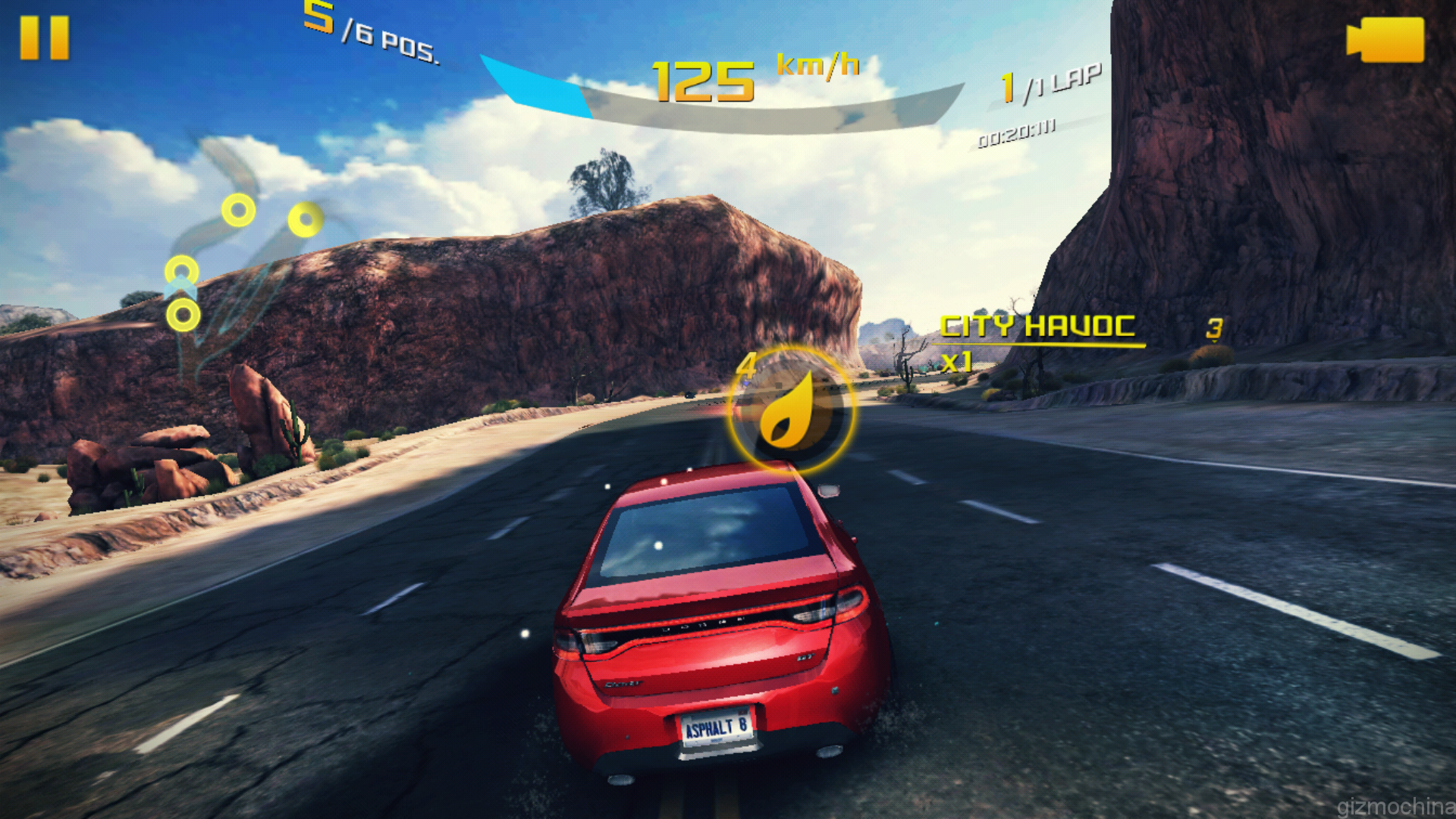Viewport: 1456px width, 819px height.
Task: Switch the camera view
Action: (x=1385, y=39)
